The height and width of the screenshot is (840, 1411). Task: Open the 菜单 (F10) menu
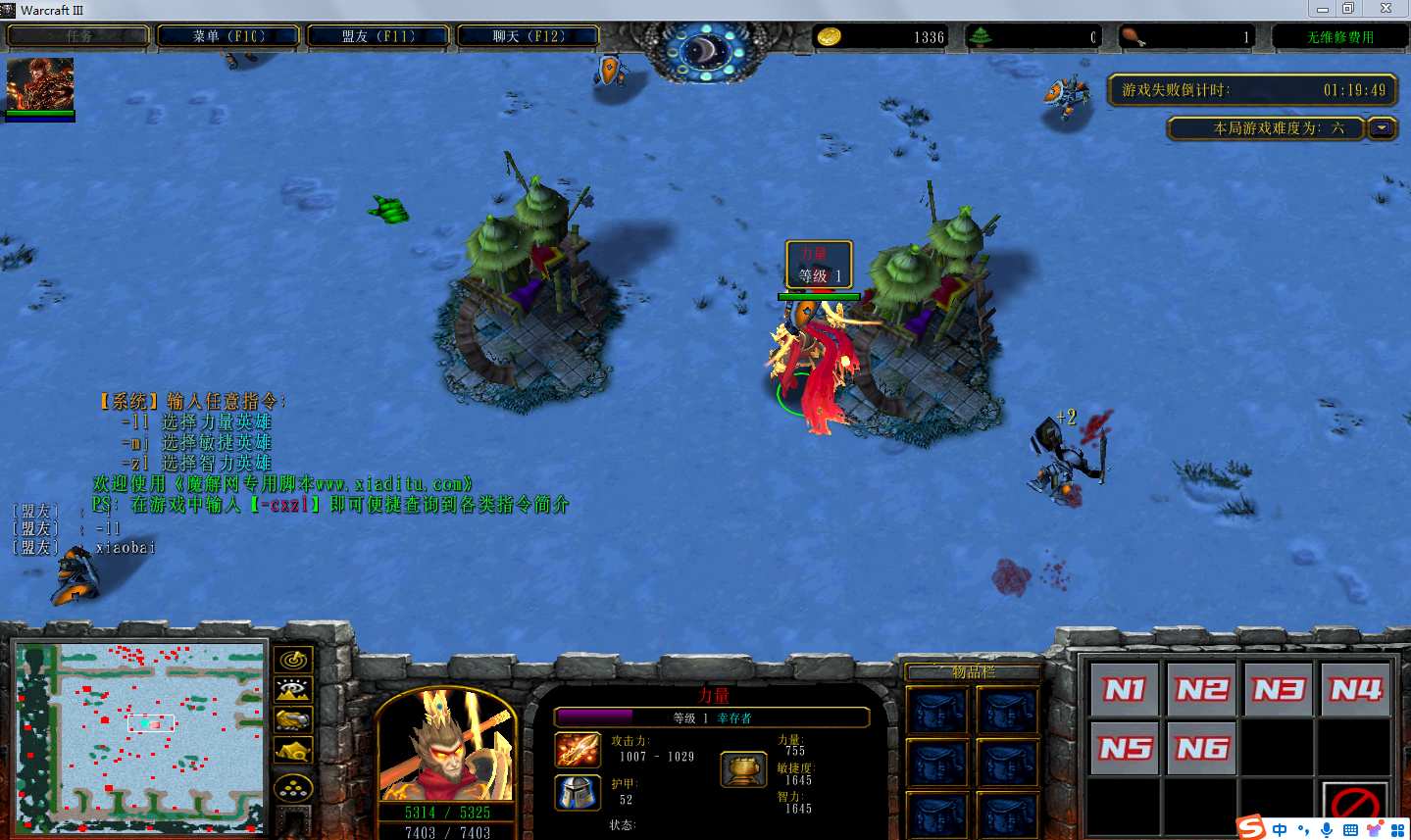coord(228,36)
